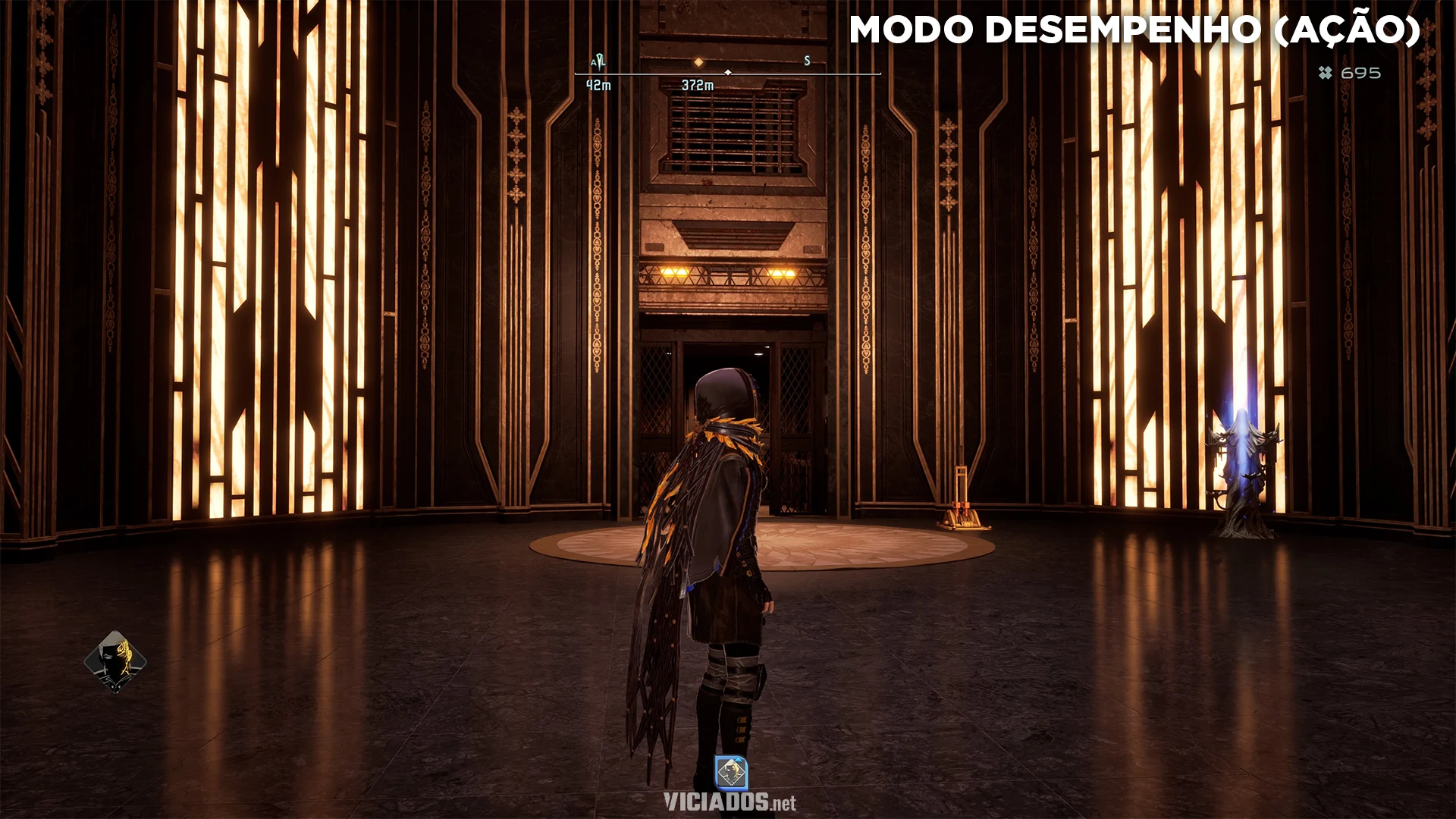Select the orange diamond objective marker
Image resolution: width=1456 pixels, height=819 pixels.
pyautogui.click(x=698, y=62)
